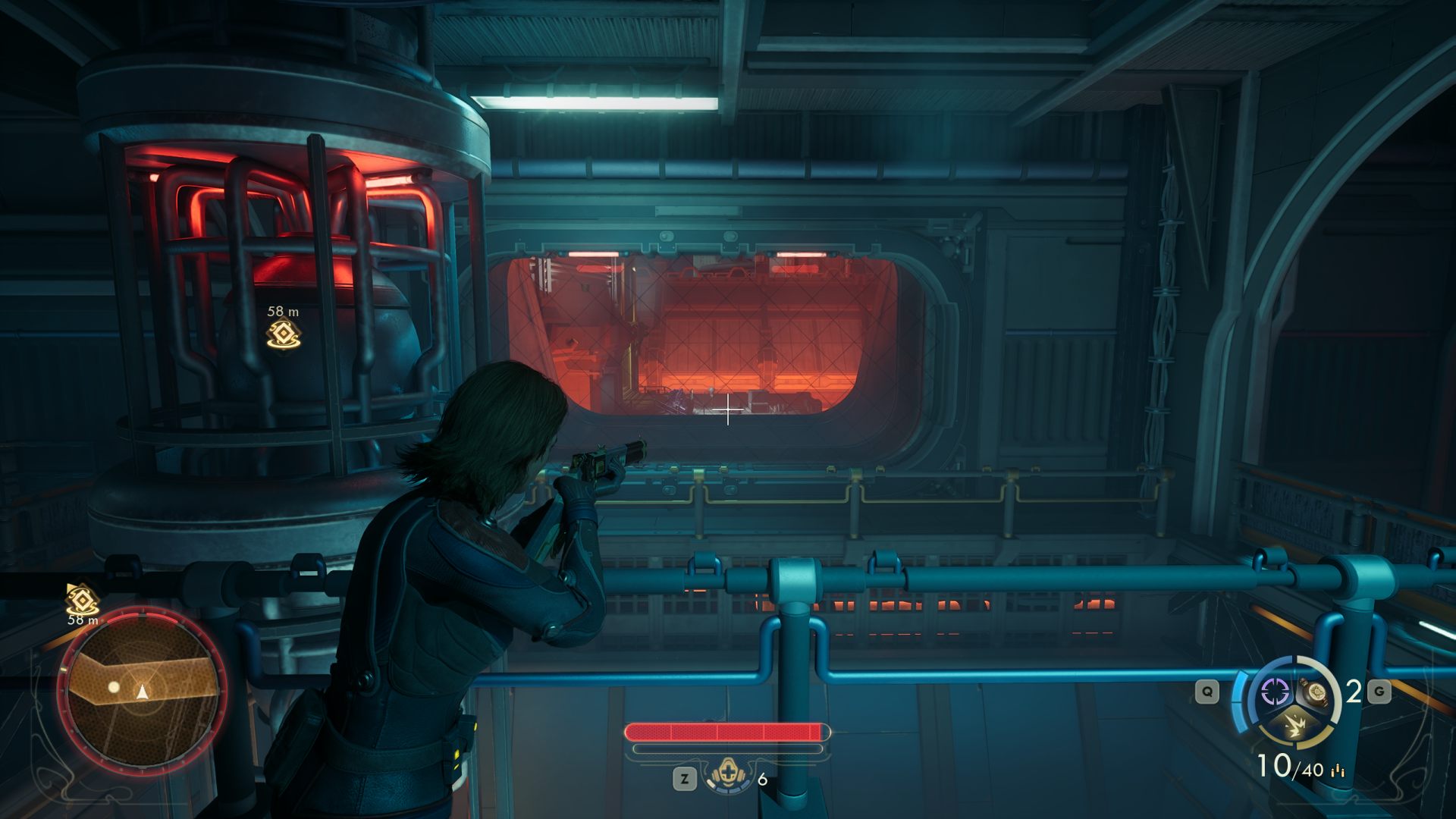Screen dimensions: 1456x819
Task: Trigger the golden burst ability segment
Action: point(1293,726)
